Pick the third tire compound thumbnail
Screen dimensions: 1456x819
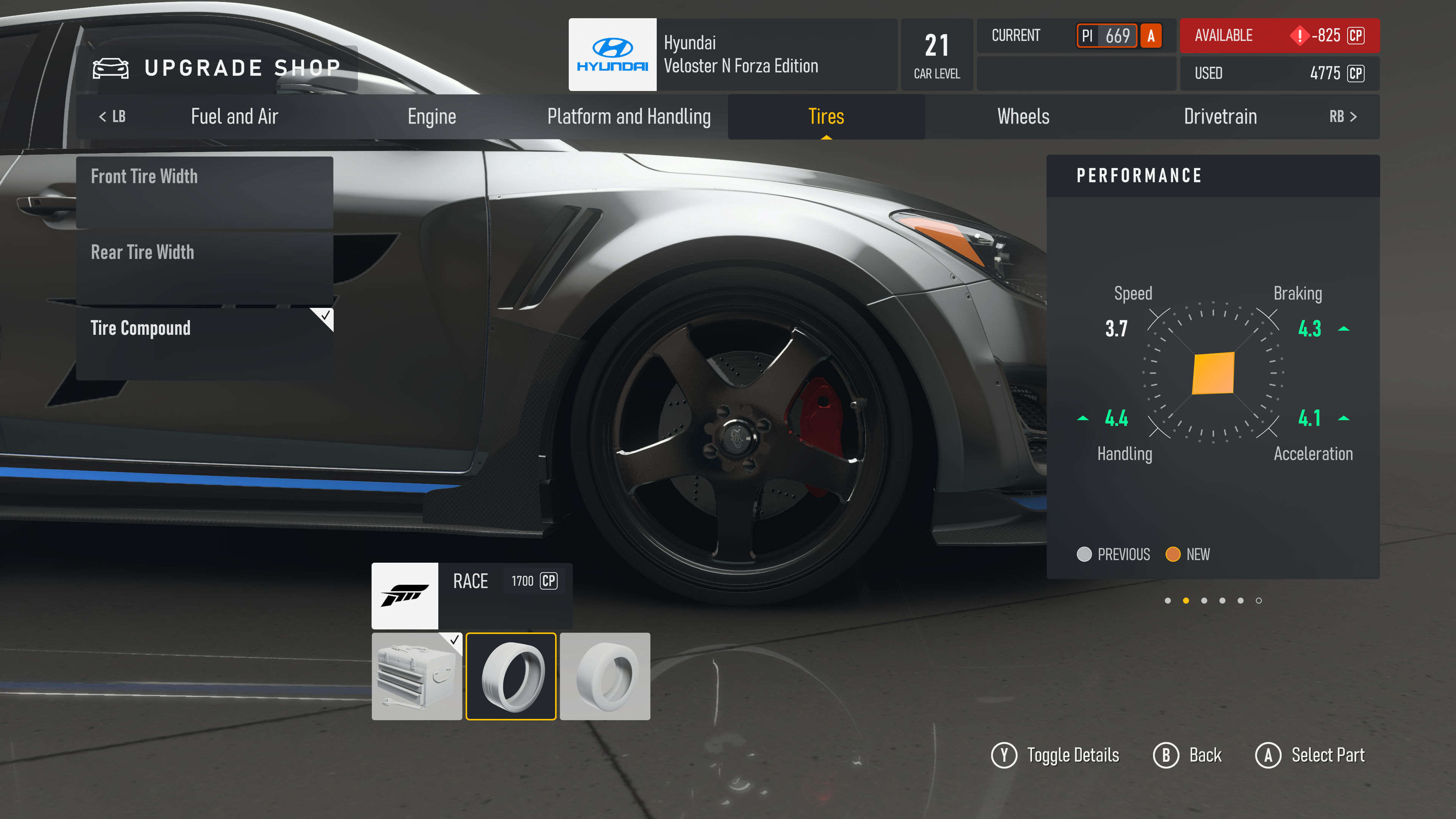(x=605, y=676)
